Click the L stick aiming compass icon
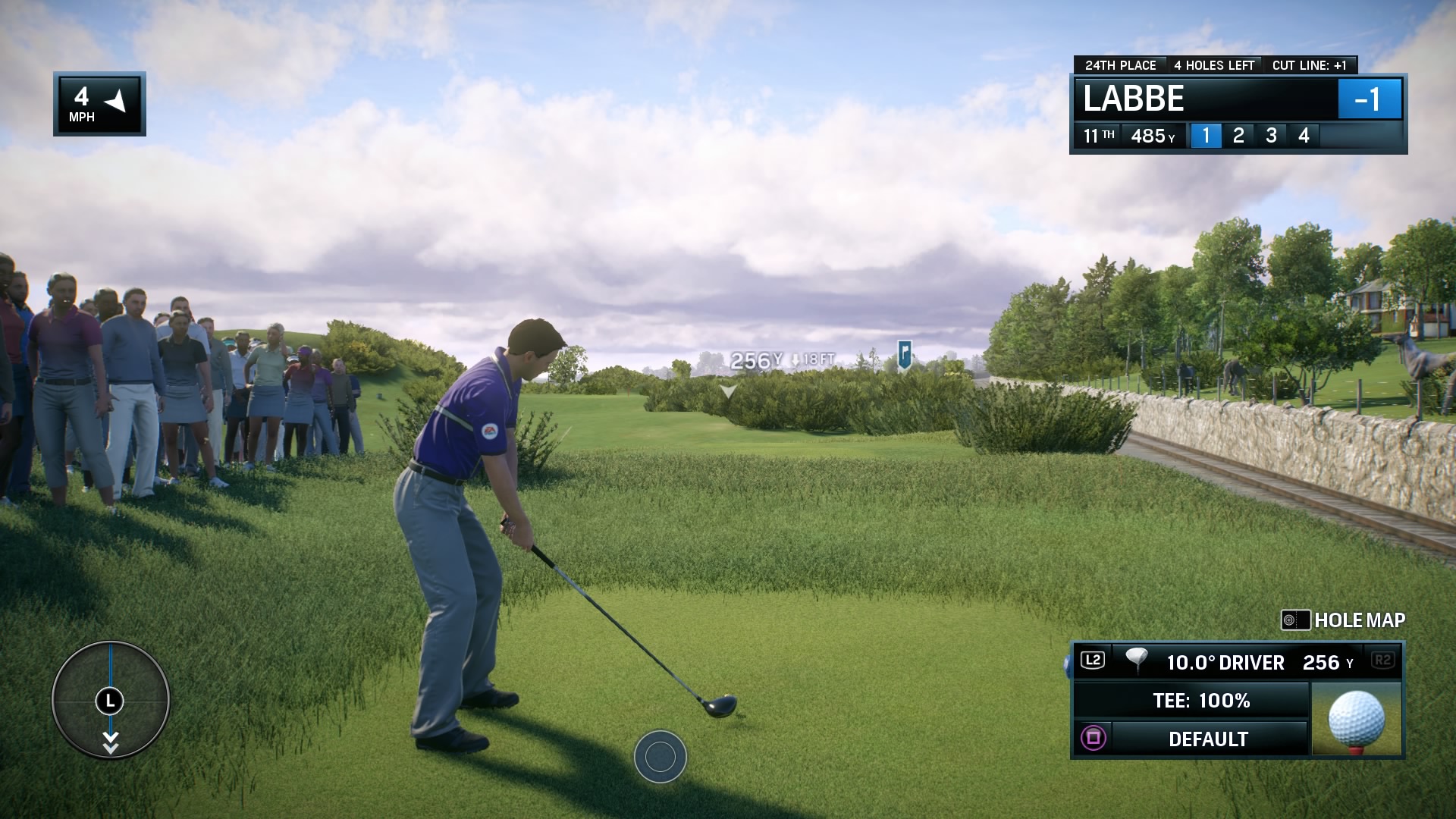This screenshot has height=819, width=1456. (x=111, y=701)
